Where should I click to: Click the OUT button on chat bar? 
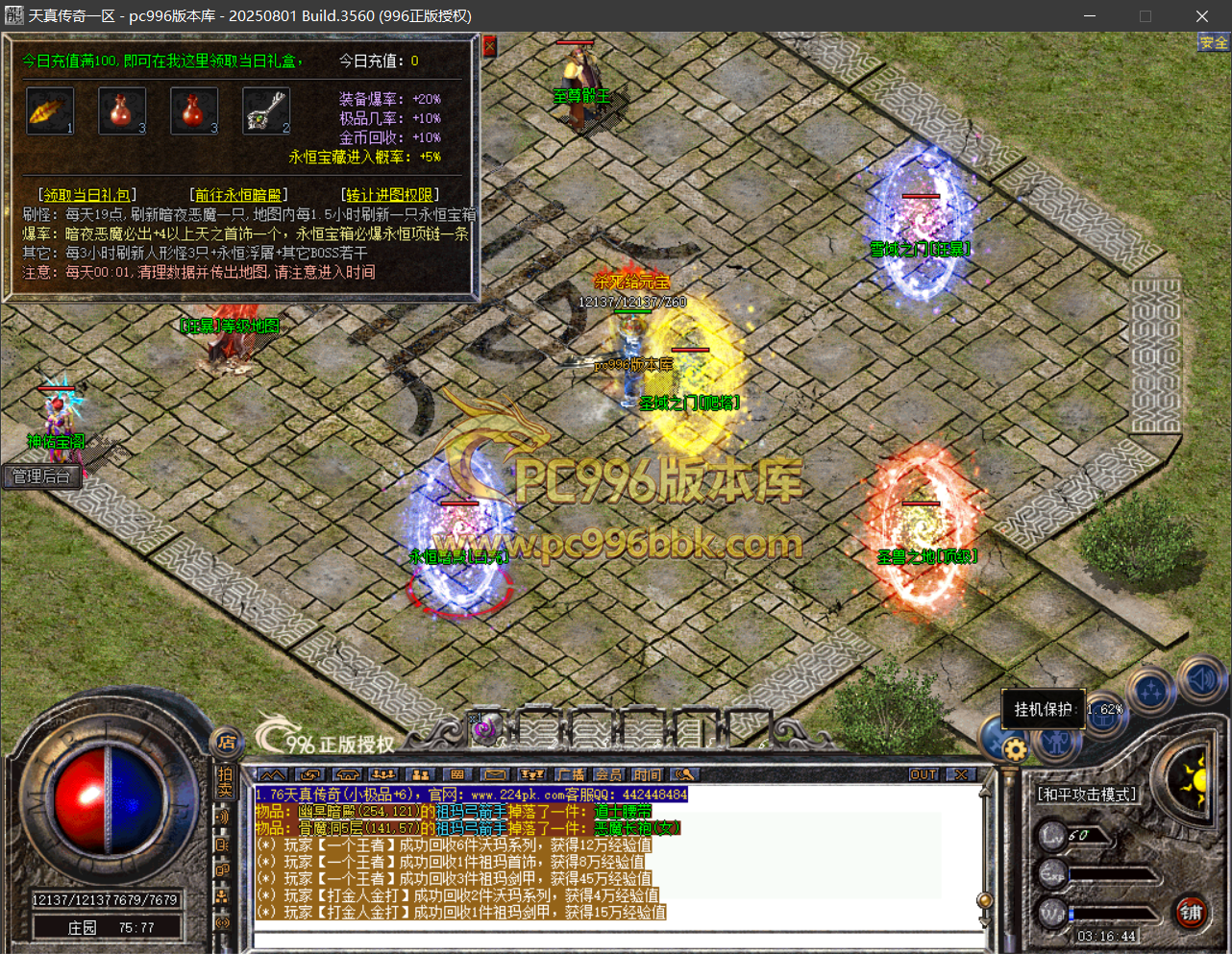point(923,774)
